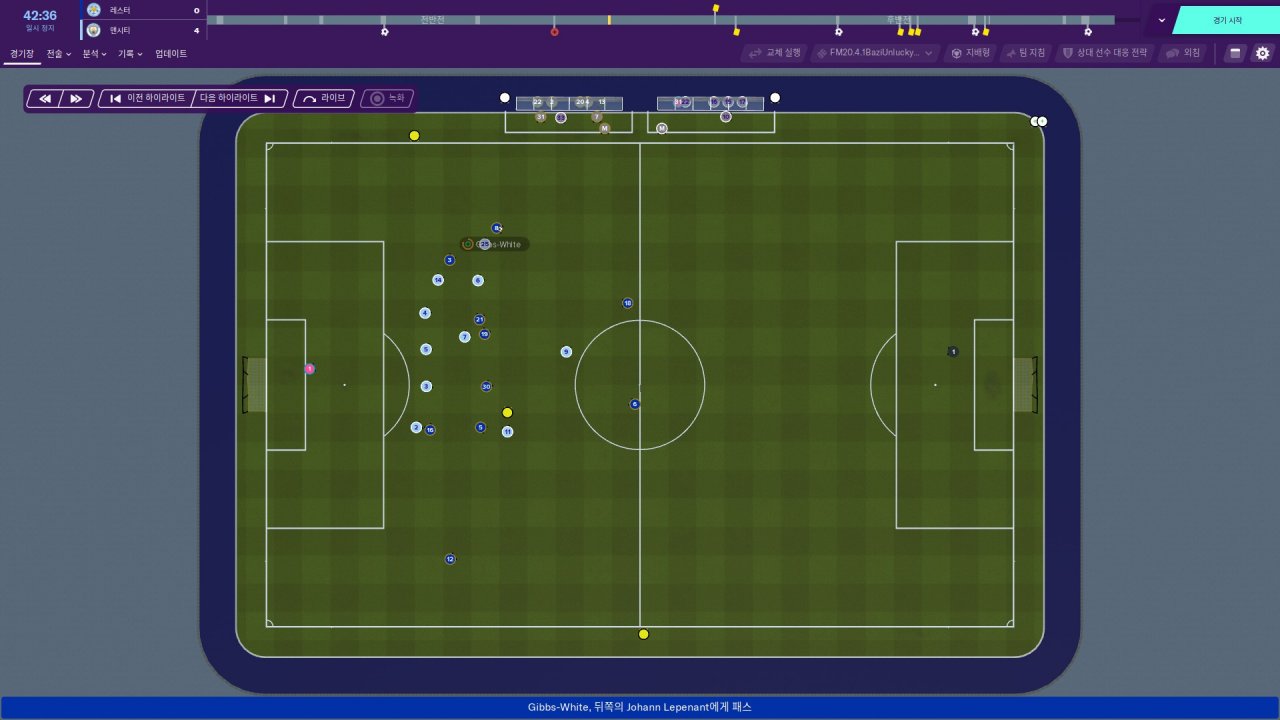Switch to the 경기장 tab
The image size is (1280, 720).
click(22, 54)
